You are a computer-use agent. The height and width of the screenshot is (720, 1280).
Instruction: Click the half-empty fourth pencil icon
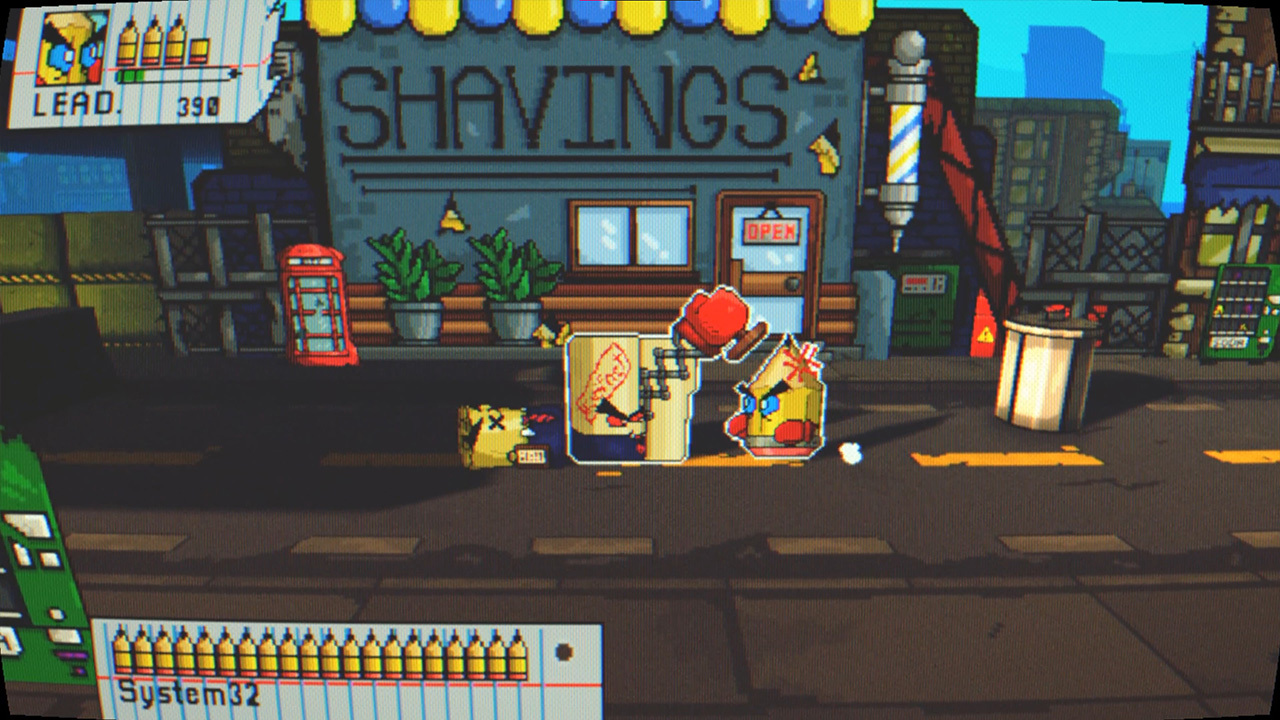click(198, 50)
